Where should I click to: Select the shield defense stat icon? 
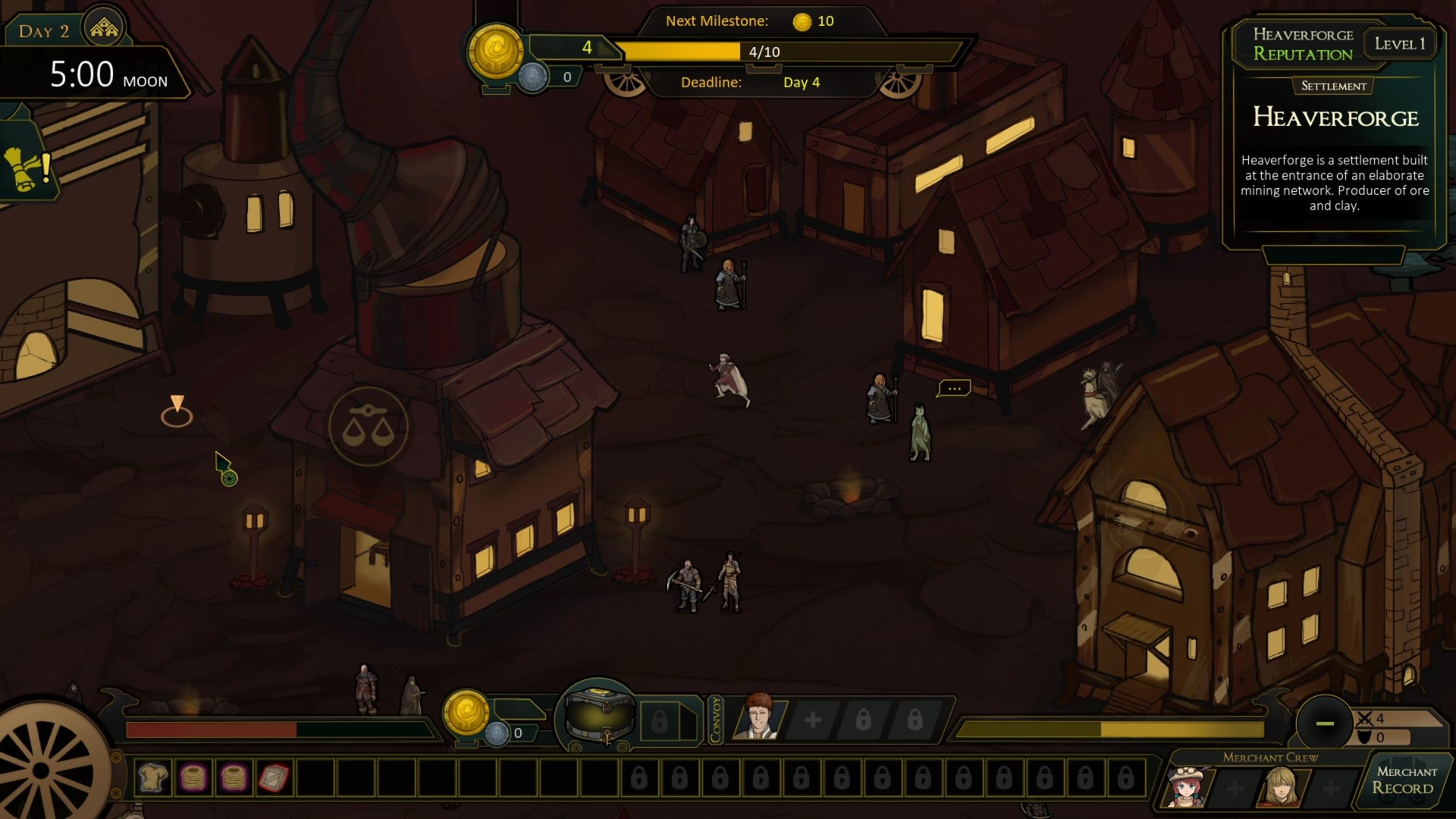click(1363, 737)
